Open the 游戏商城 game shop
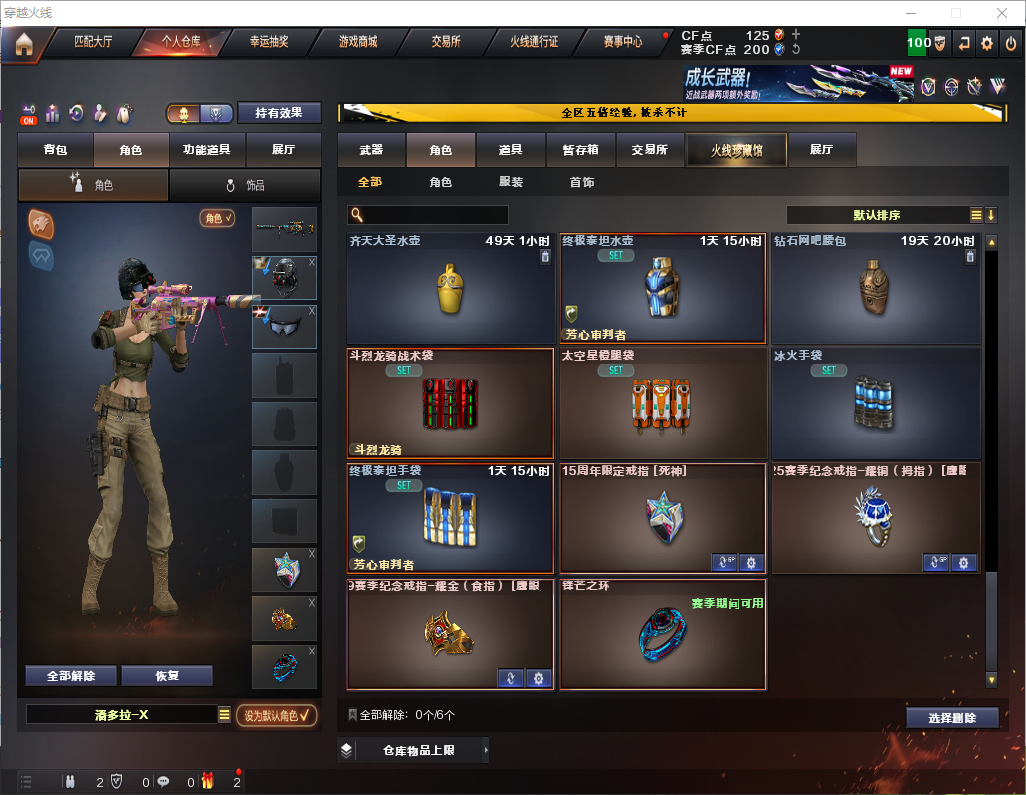 coord(358,42)
